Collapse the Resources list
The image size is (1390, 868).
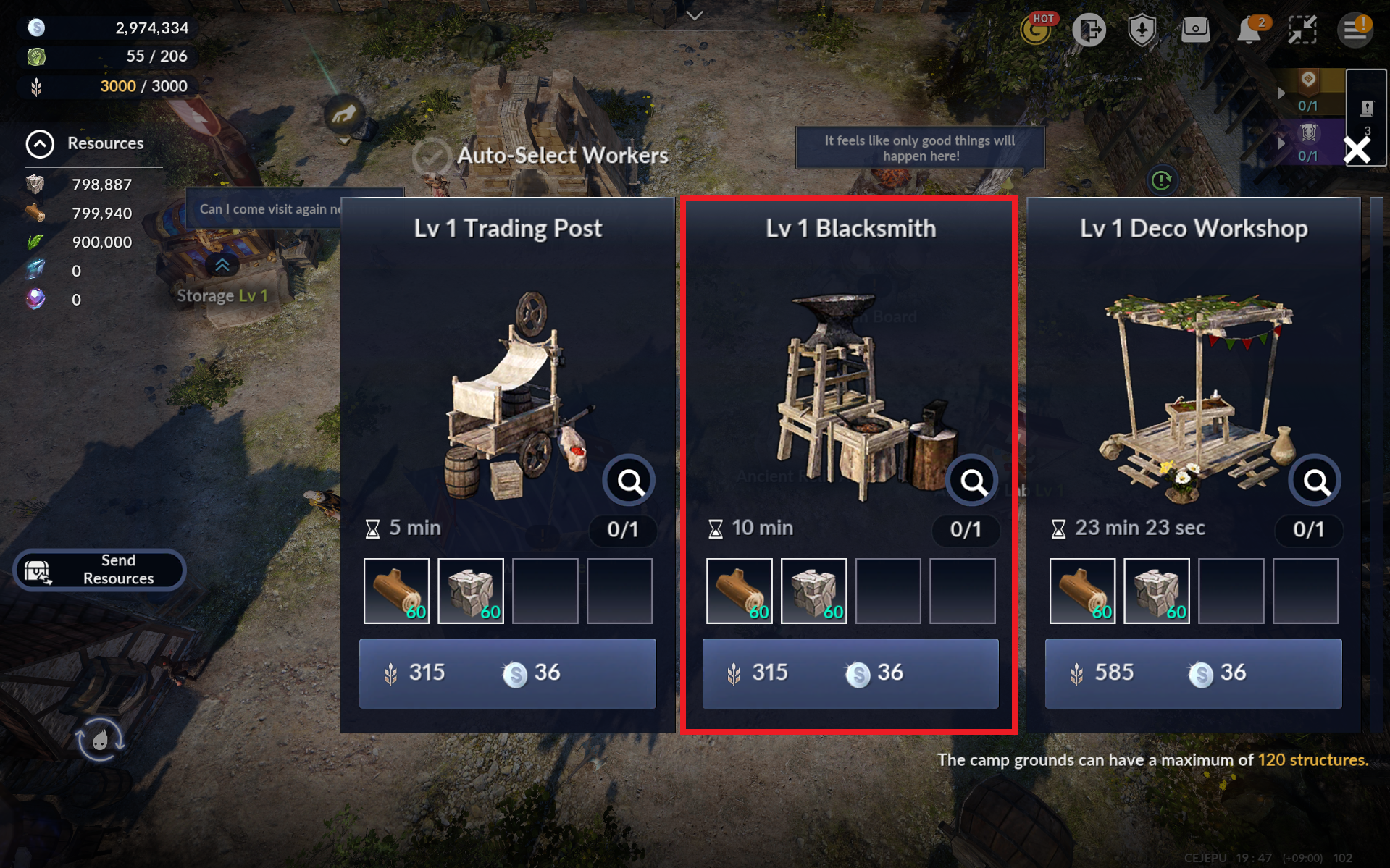pyautogui.click(x=40, y=143)
